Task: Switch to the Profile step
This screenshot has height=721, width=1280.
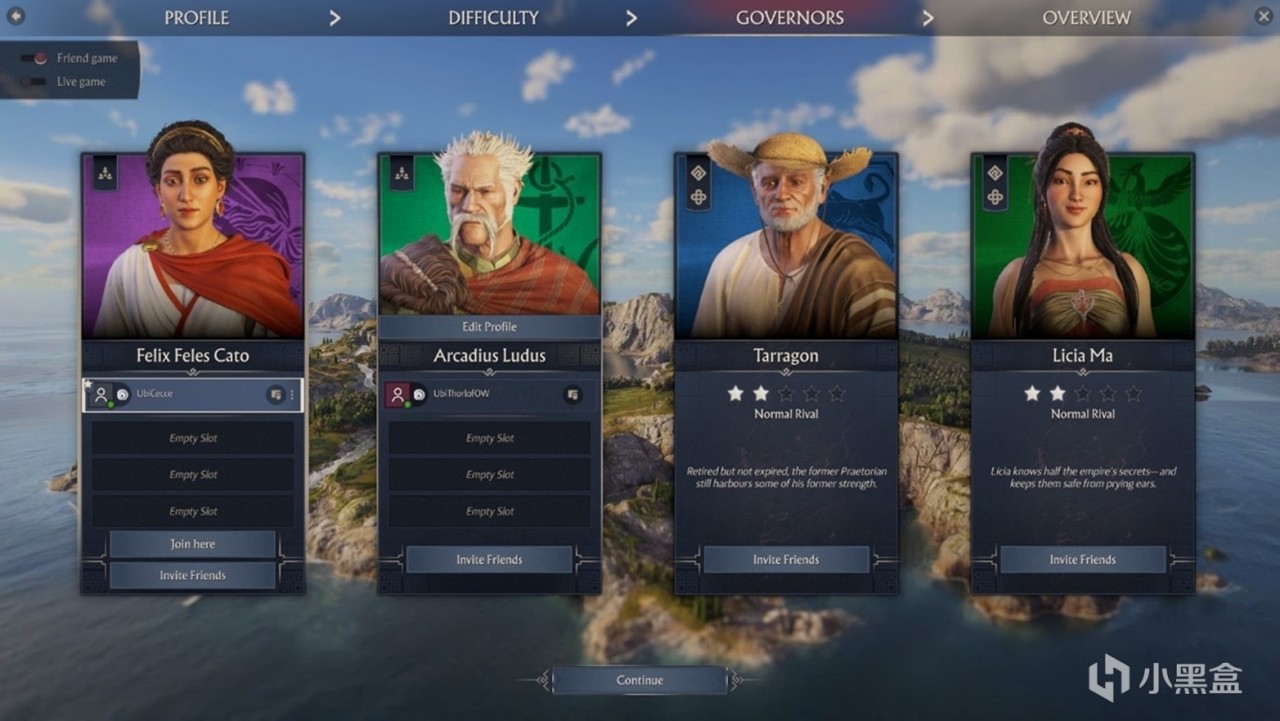Action: pyautogui.click(x=196, y=18)
